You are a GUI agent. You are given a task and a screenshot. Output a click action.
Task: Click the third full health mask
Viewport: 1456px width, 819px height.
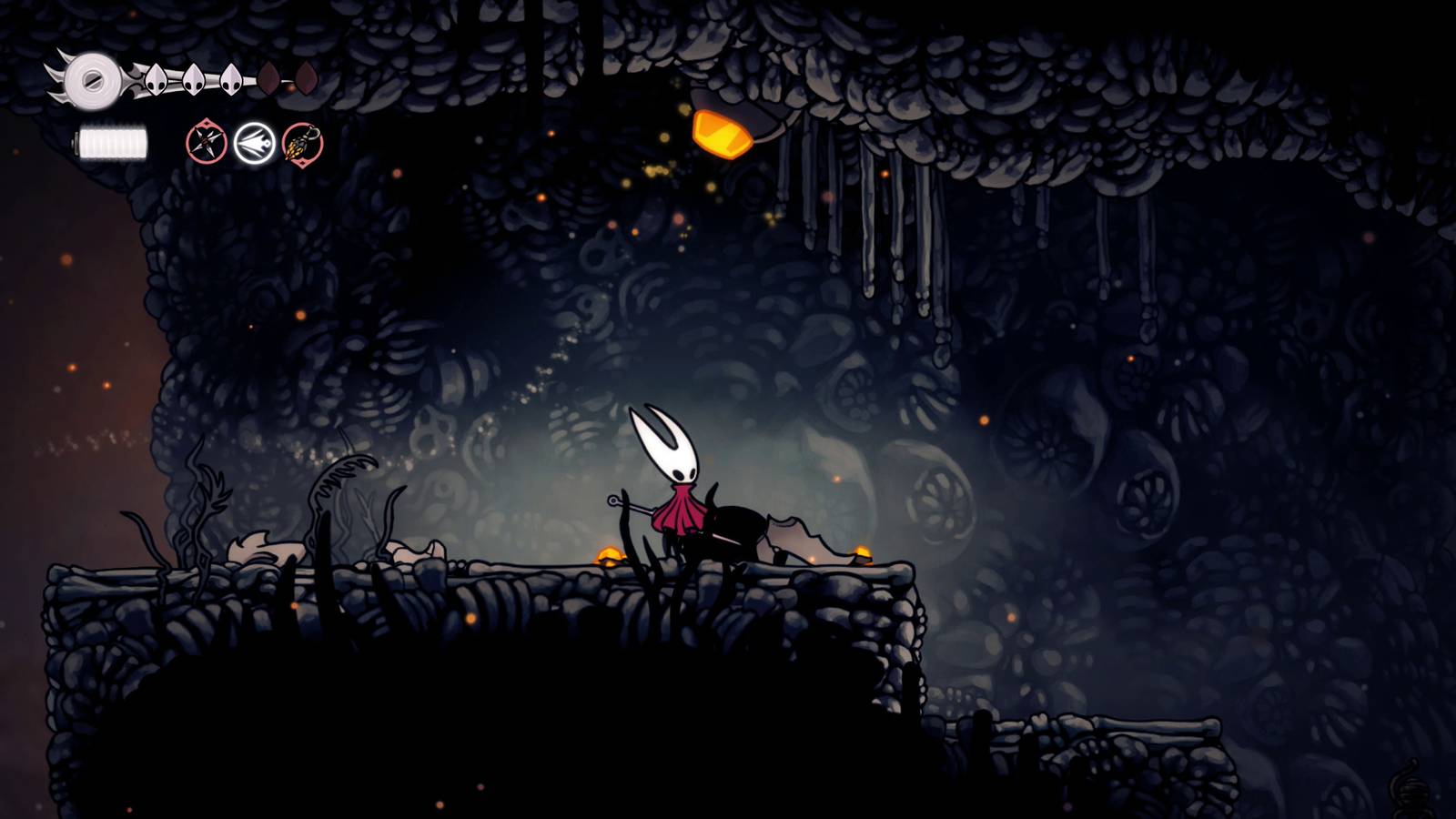point(230,81)
